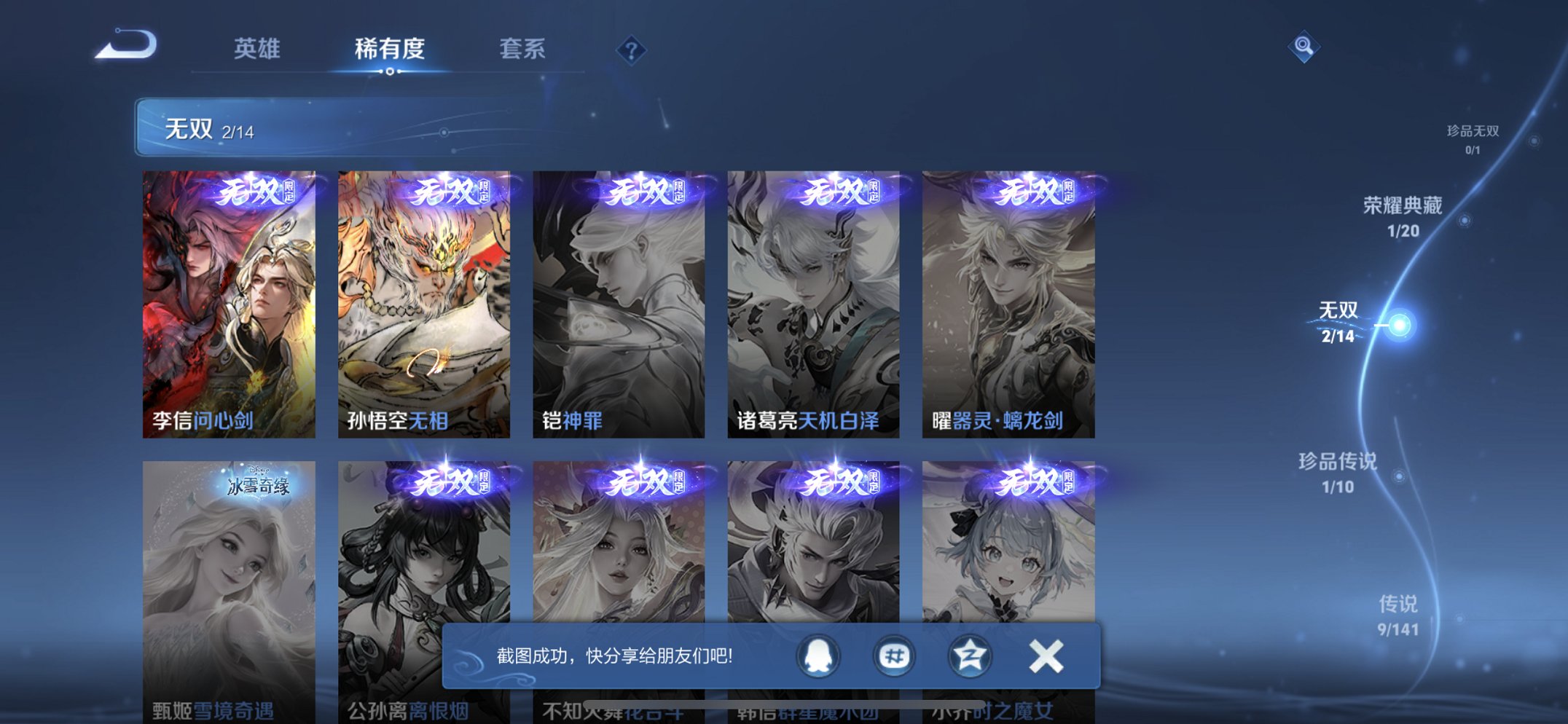Open the help question mark icon

(x=633, y=49)
